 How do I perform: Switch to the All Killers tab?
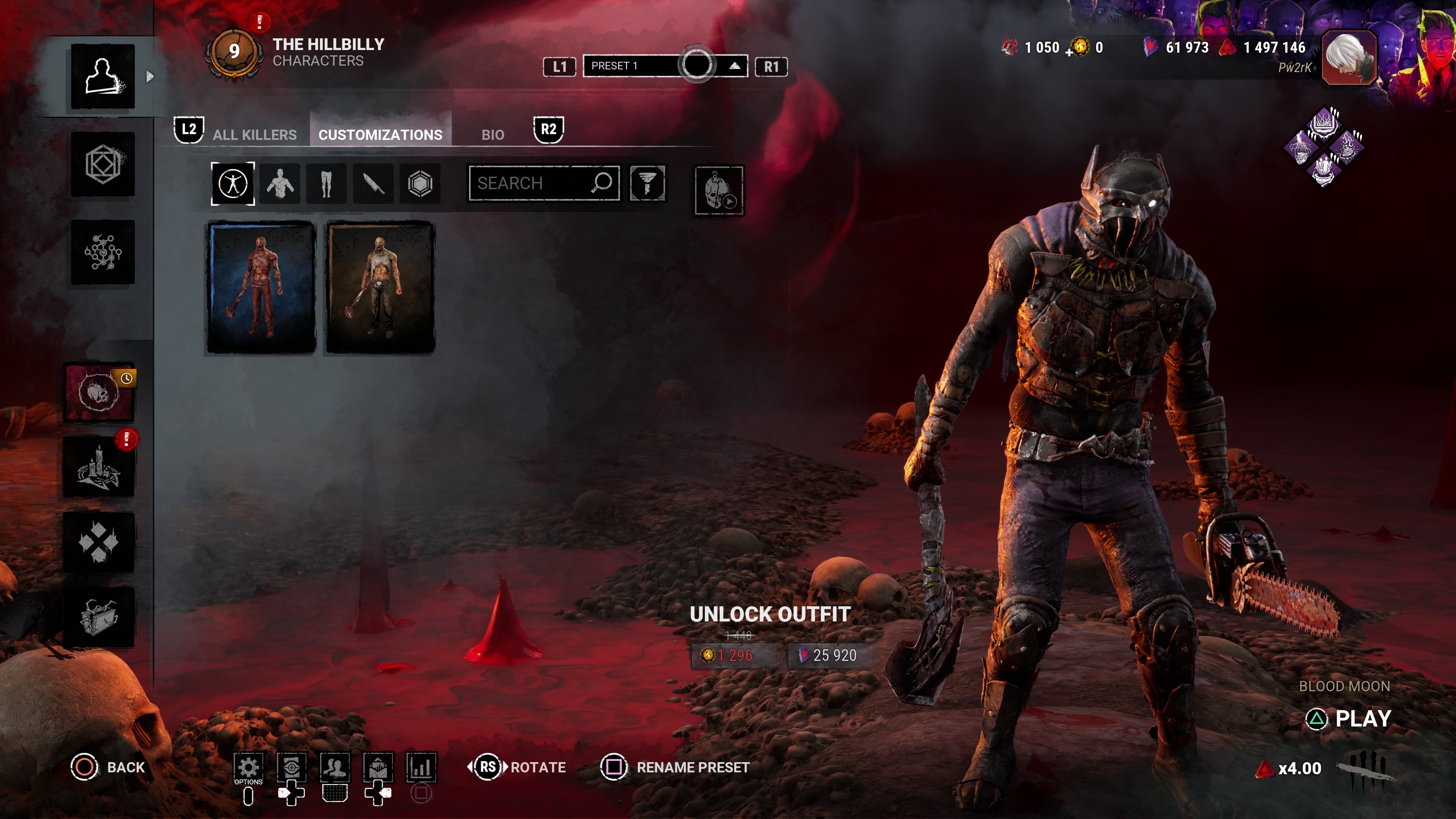254,135
